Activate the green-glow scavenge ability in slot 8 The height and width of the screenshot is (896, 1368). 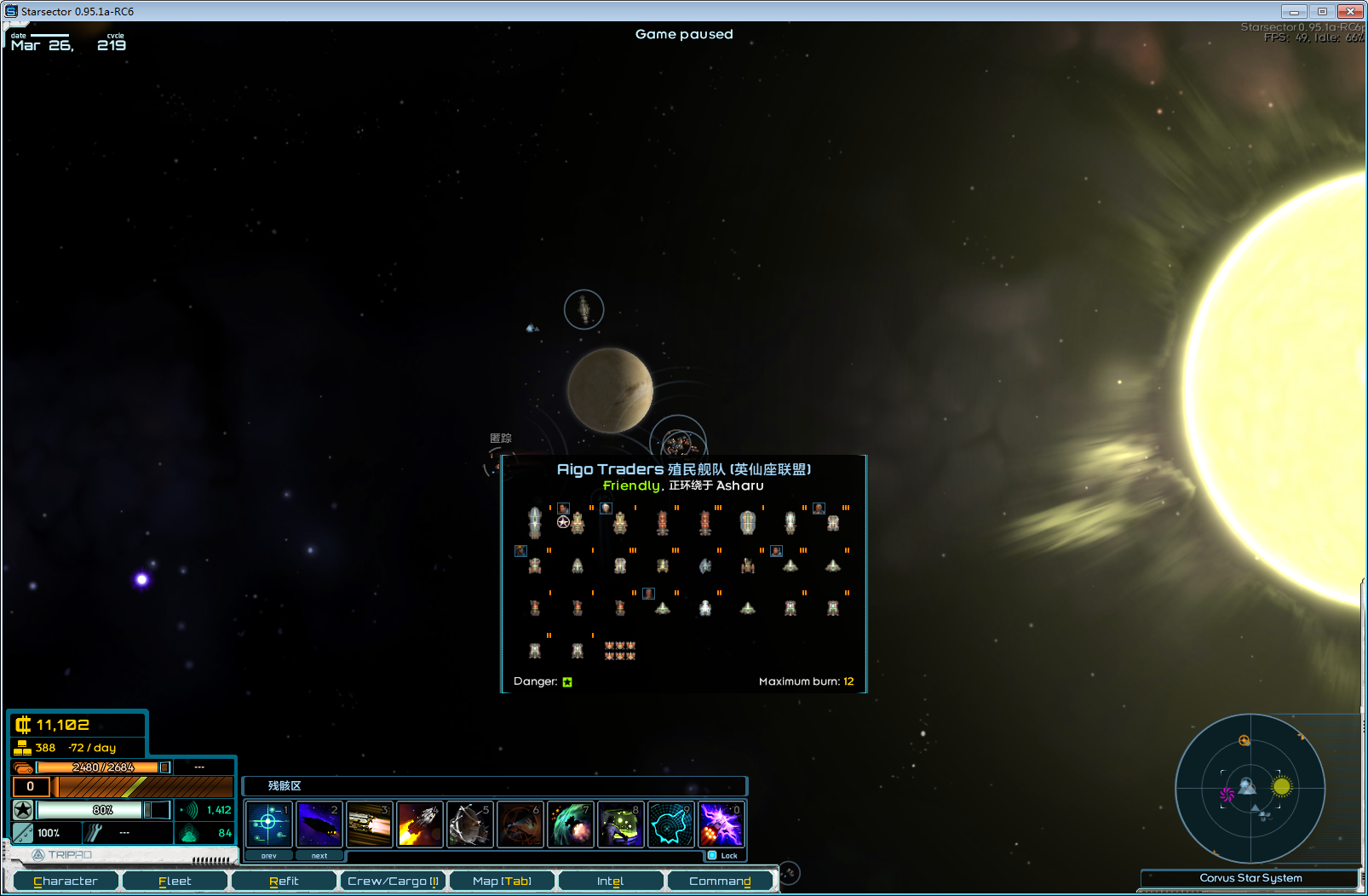[x=621, y=824]
